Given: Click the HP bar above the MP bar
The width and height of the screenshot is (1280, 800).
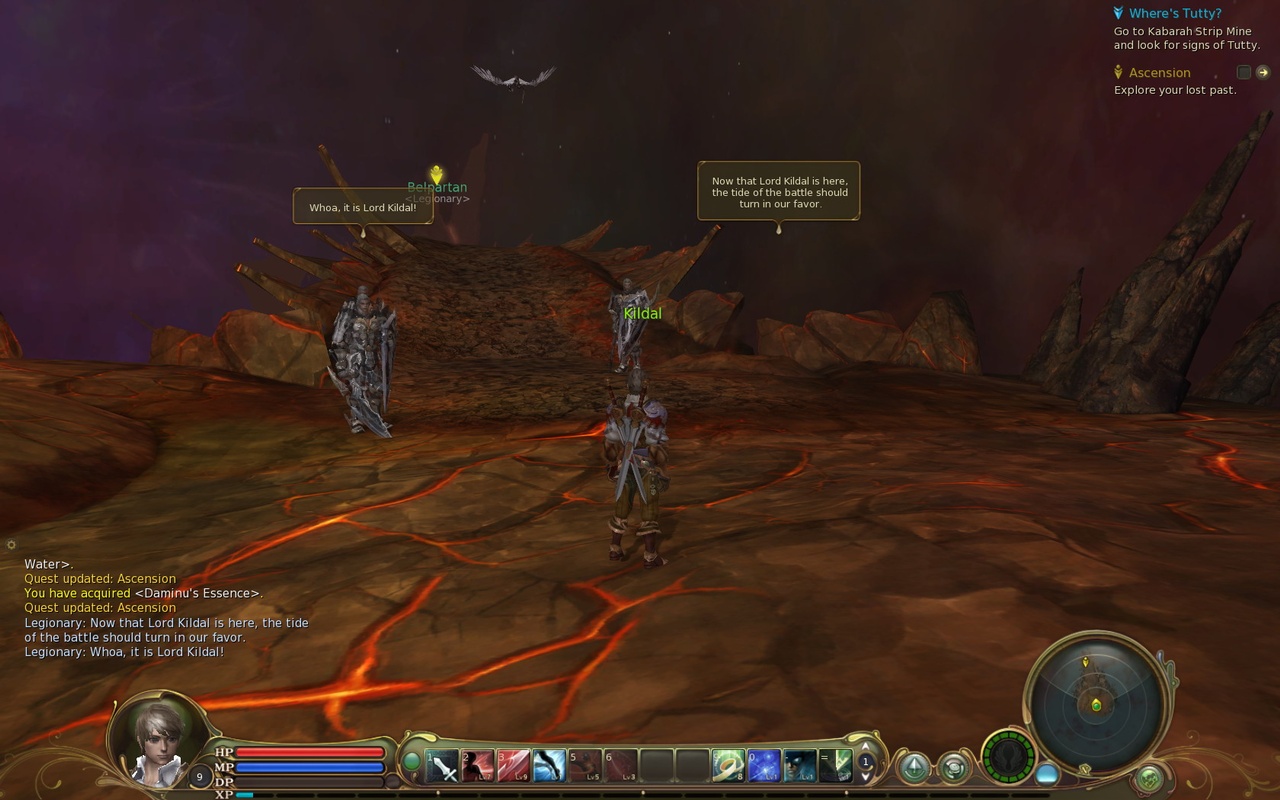Looking at the screenshot, I should coord(310,752).
